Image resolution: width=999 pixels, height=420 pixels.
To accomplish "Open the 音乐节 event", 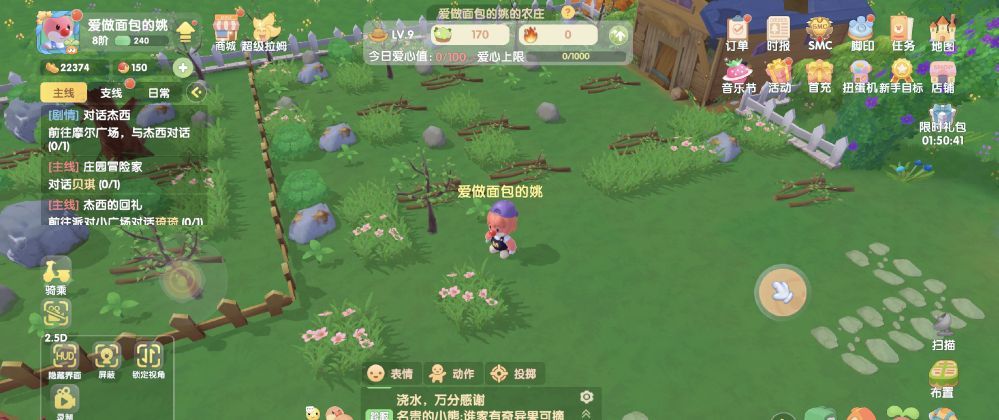I will pyautogui.click(x=739, y=74).
